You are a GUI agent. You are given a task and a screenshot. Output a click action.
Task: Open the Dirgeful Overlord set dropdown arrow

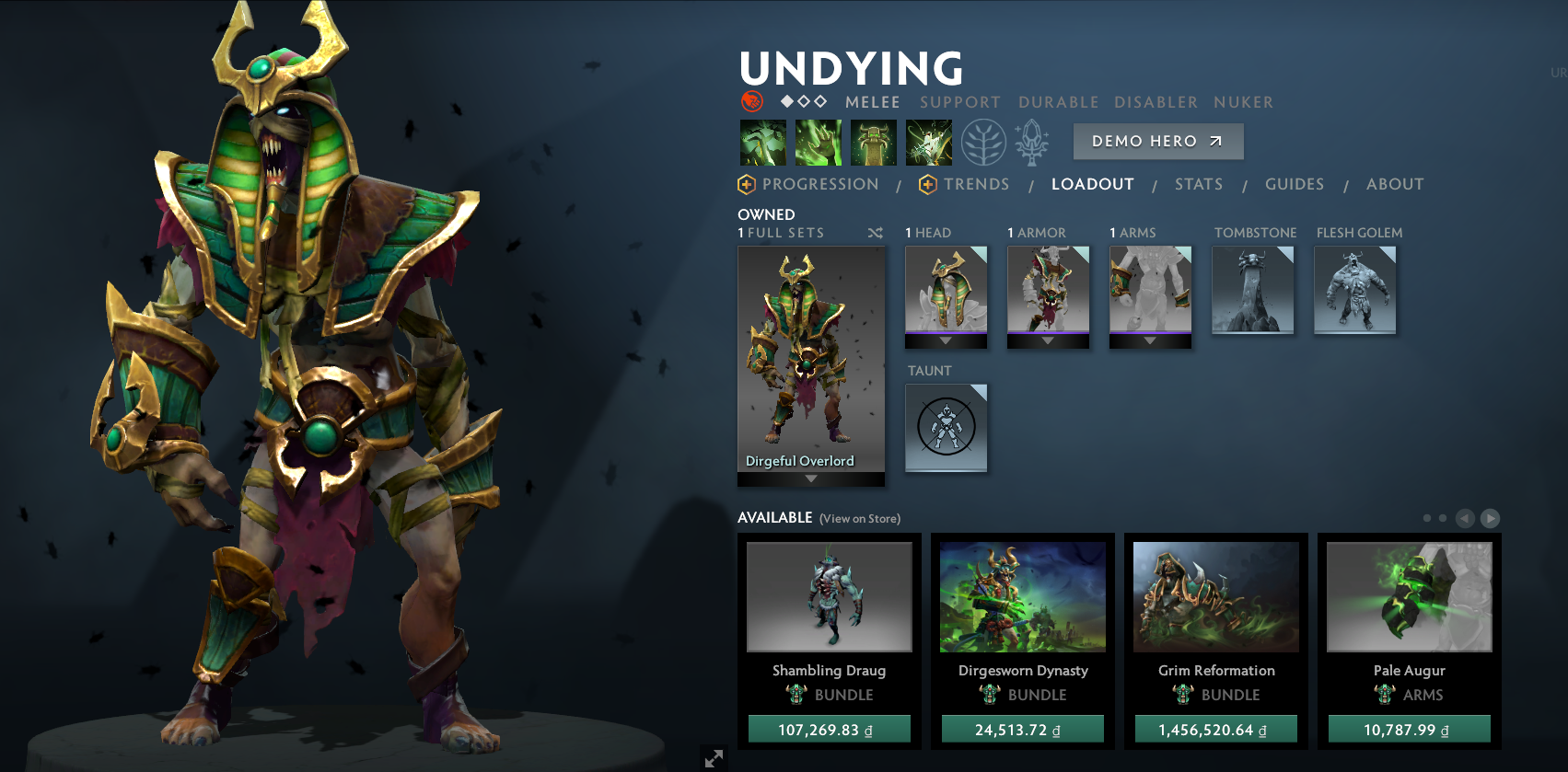tap(810, 479)
